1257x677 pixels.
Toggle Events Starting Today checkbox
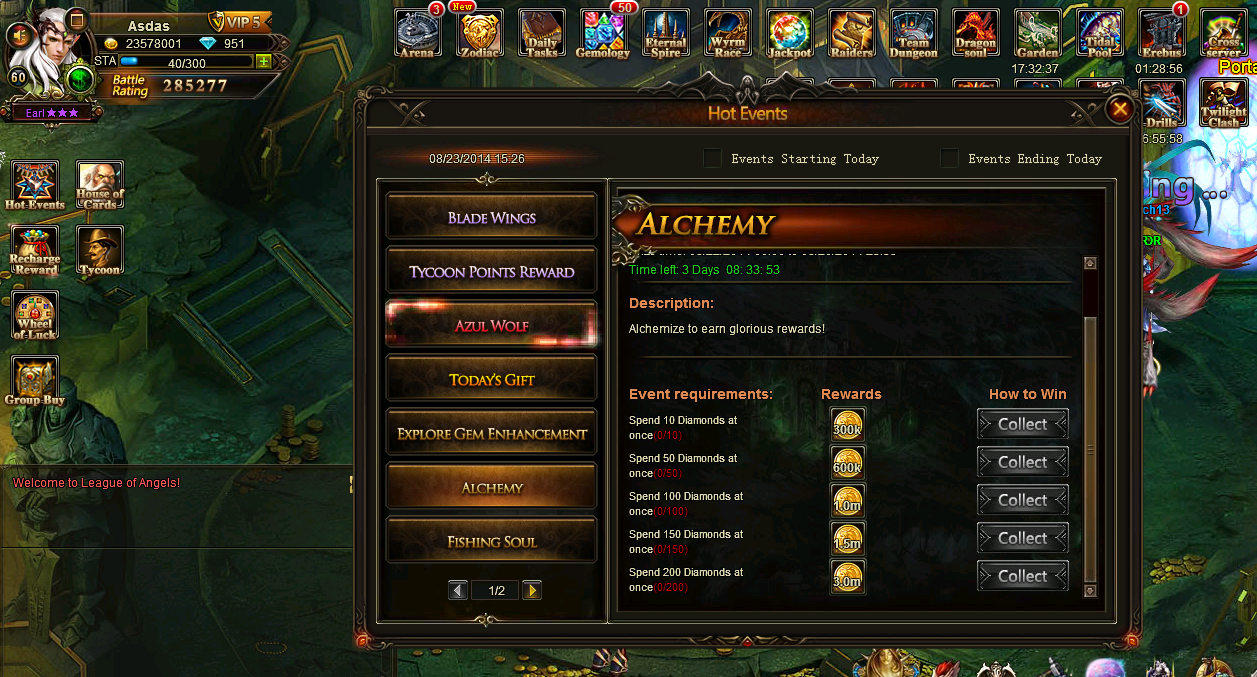pyautogui.click(x=712, y=158)
